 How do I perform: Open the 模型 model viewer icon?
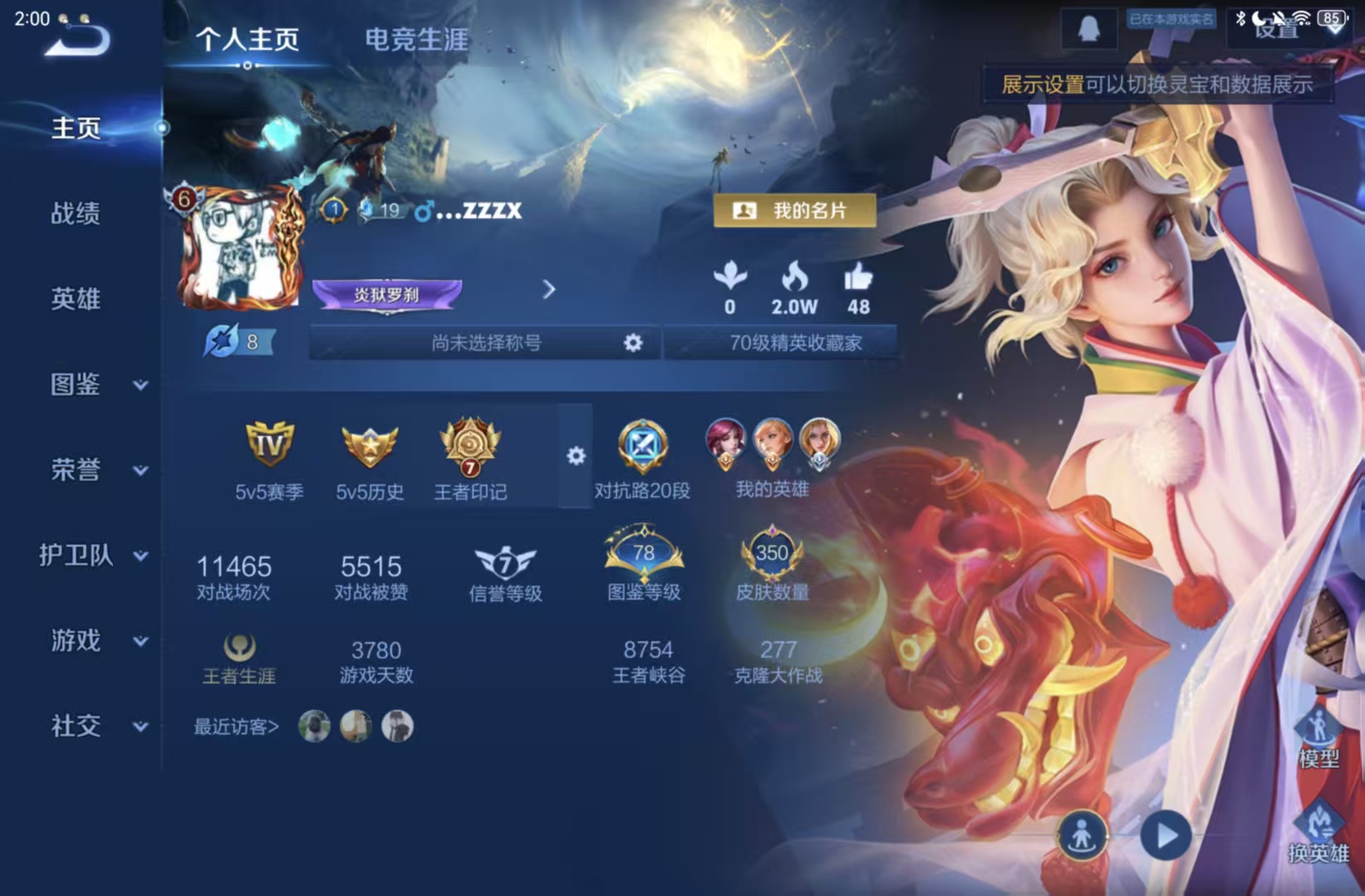pyautogui.click(x=1321, y=737)
